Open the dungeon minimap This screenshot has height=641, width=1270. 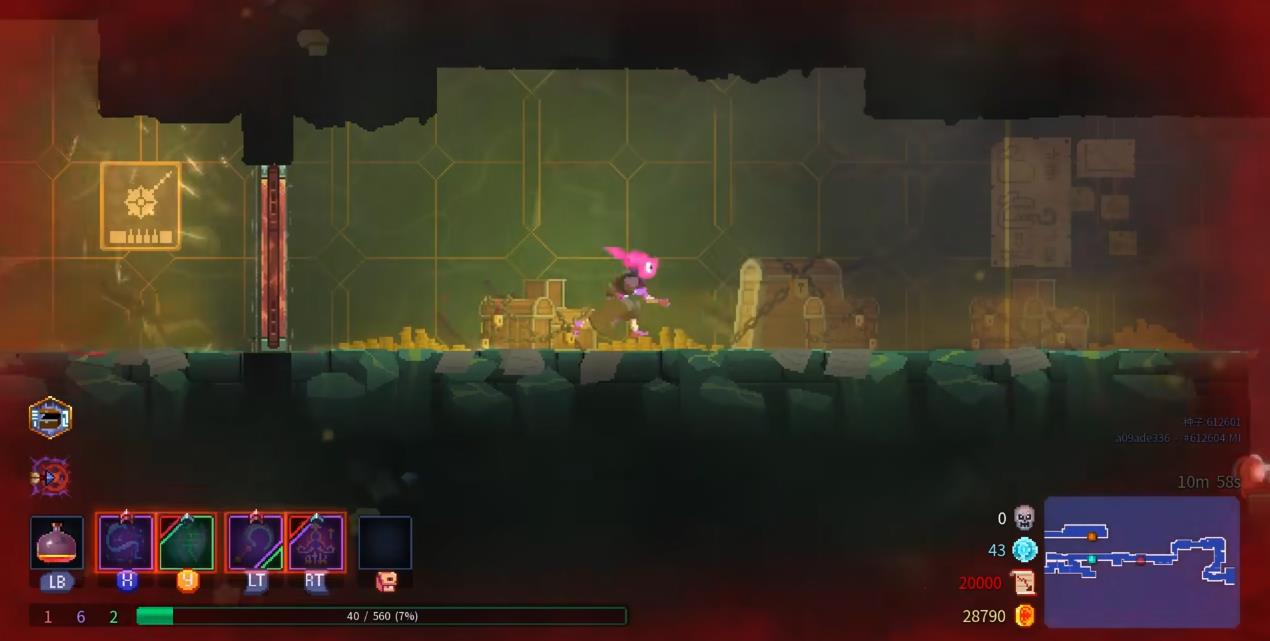click(1141, 561)
